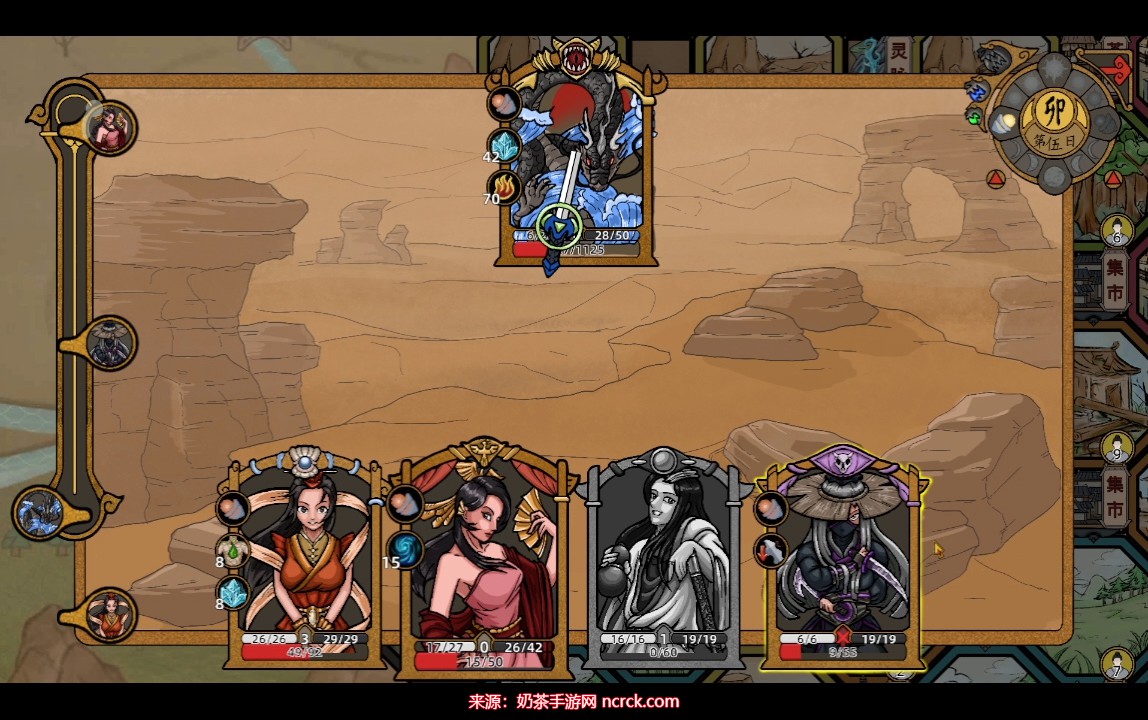View the green droplet buff icon
Screen dimensions: 1148x720
pos(233,550)
